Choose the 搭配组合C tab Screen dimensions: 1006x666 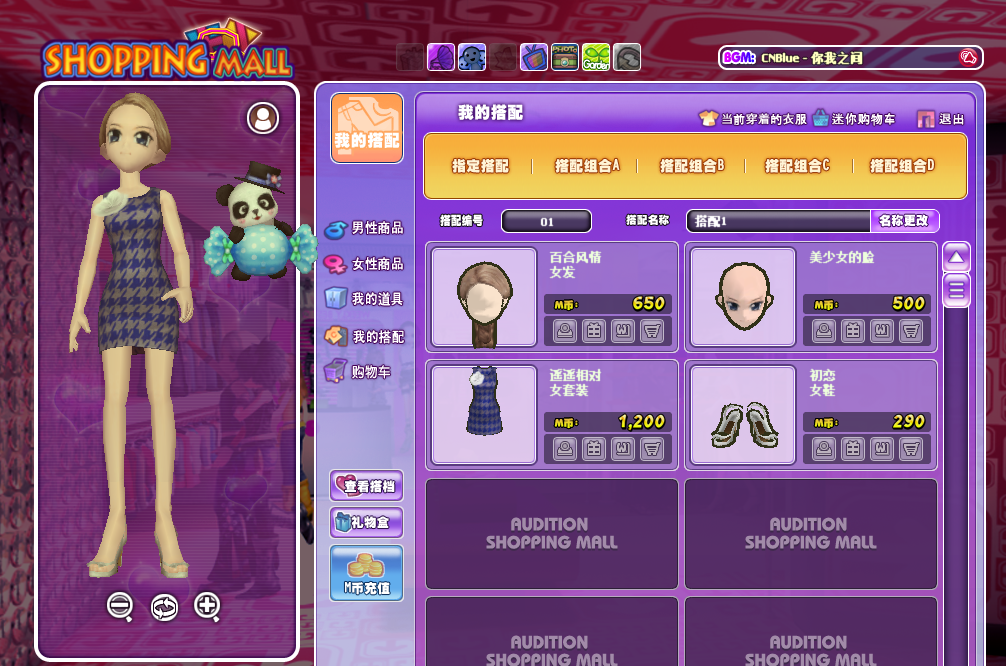point(797,166)
